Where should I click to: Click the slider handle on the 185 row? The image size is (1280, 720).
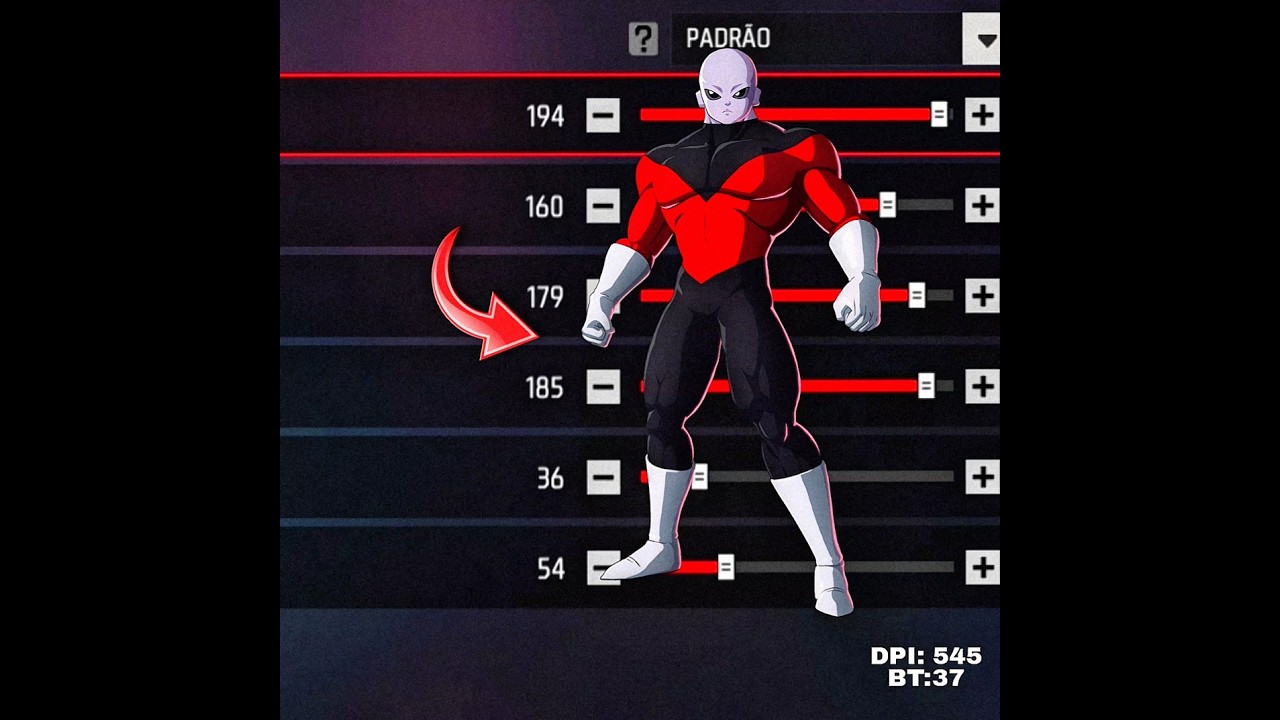[926, 386]
